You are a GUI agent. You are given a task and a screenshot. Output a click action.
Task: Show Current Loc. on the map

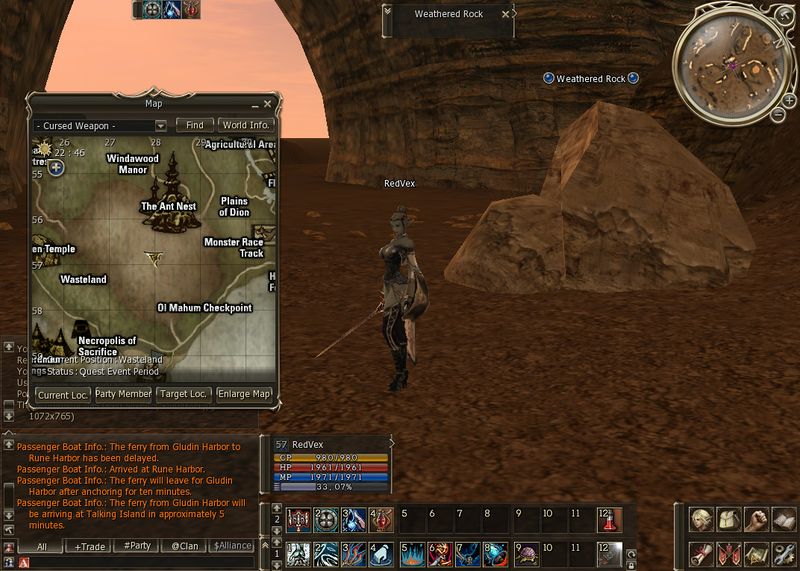[x=63, y=394]
